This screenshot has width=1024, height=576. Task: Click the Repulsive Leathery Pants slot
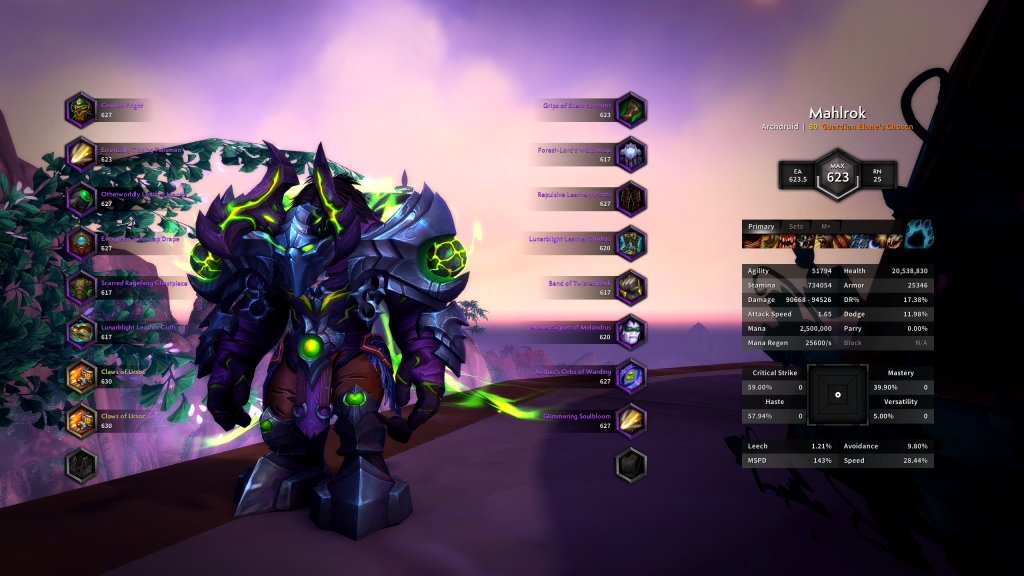[x=631, y=198]
